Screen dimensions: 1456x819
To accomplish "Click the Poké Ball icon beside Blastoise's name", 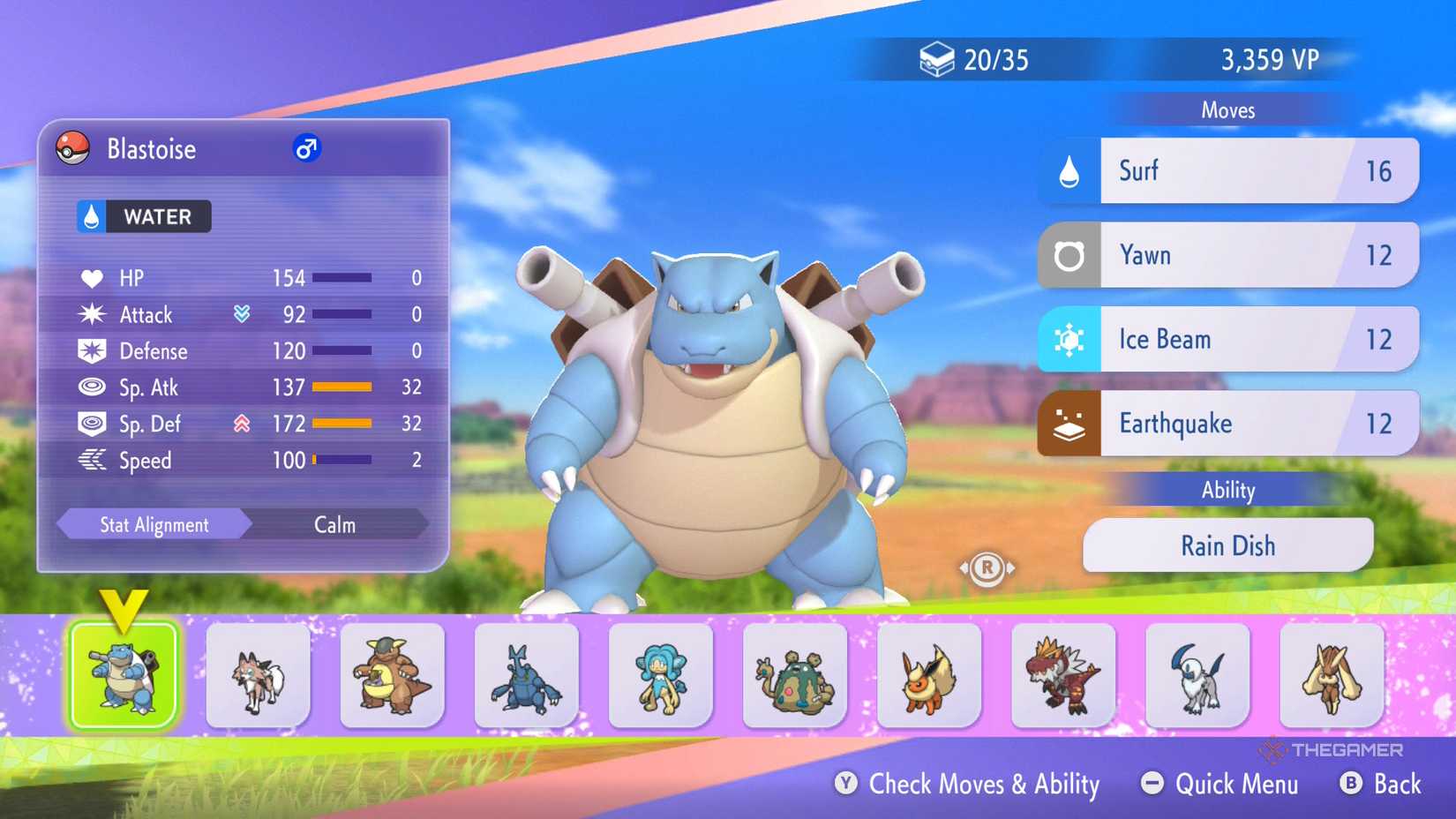I will click(x=75, y=149).
